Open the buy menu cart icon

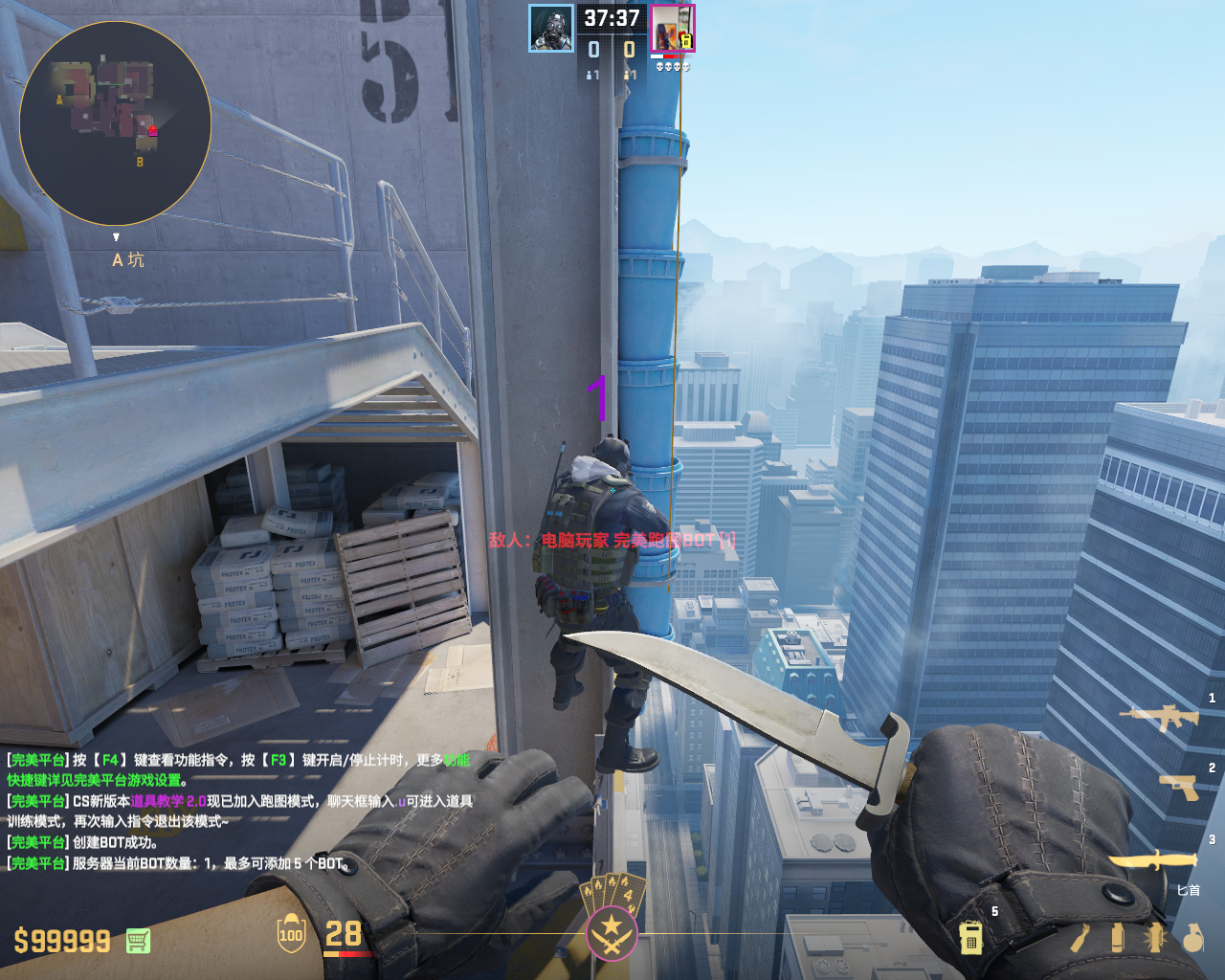tap(138, 941)
